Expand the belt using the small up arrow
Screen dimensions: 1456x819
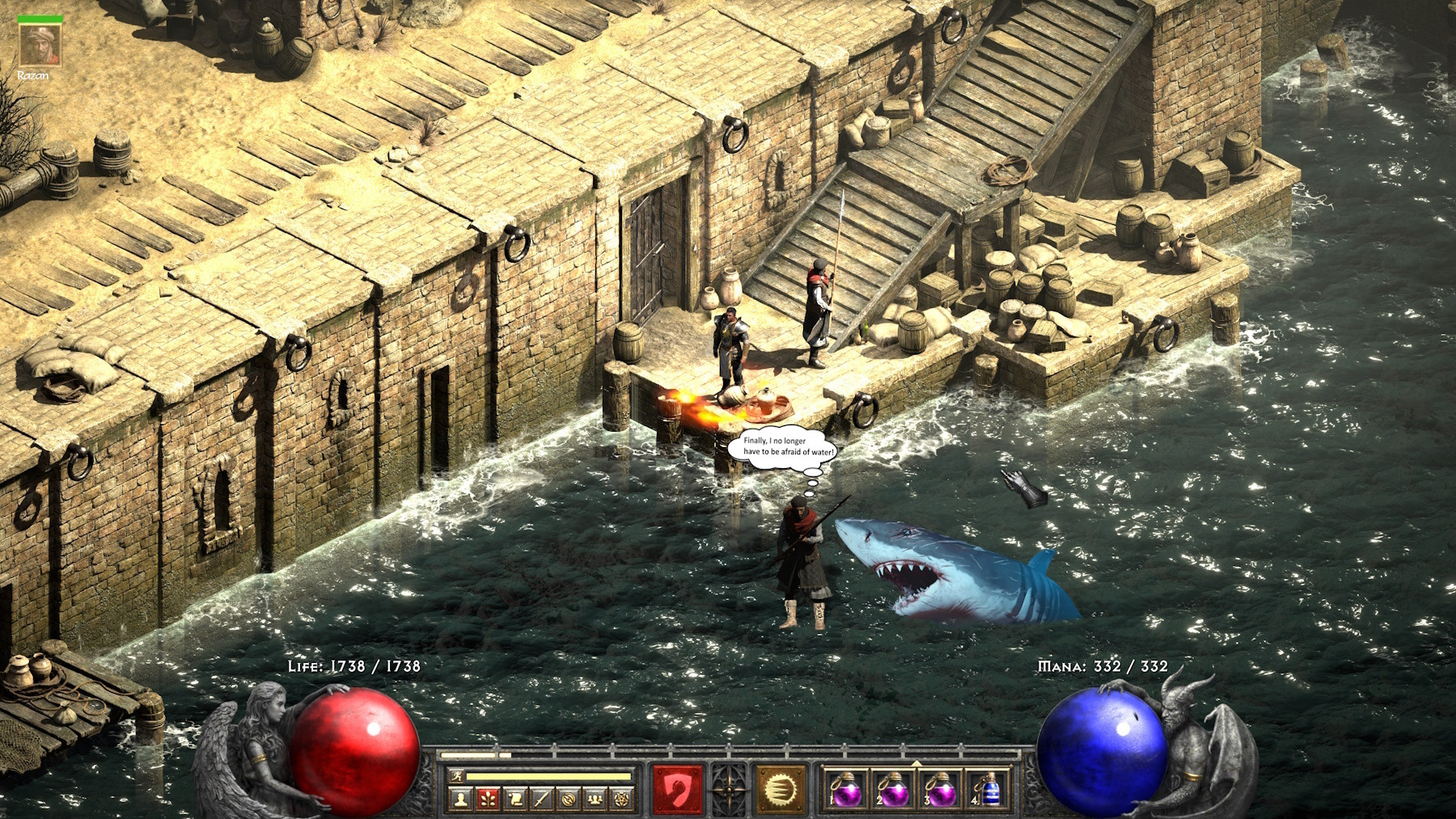(x=916, y=764)
